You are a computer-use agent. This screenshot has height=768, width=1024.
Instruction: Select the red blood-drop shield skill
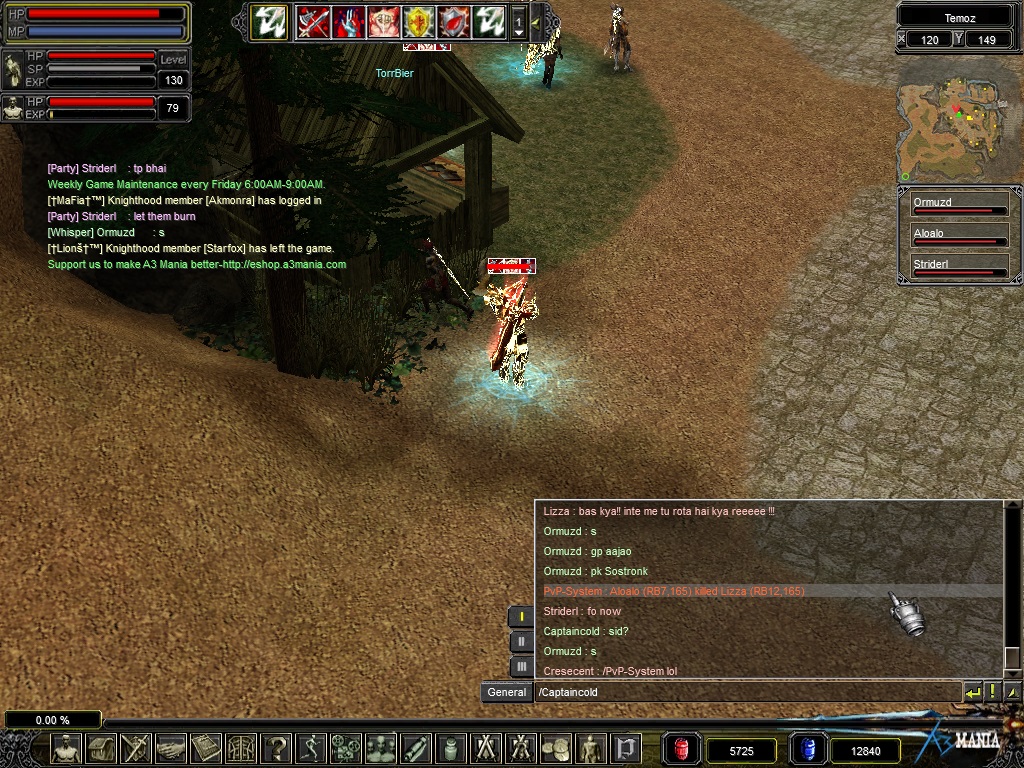click(x=453, y=20)
